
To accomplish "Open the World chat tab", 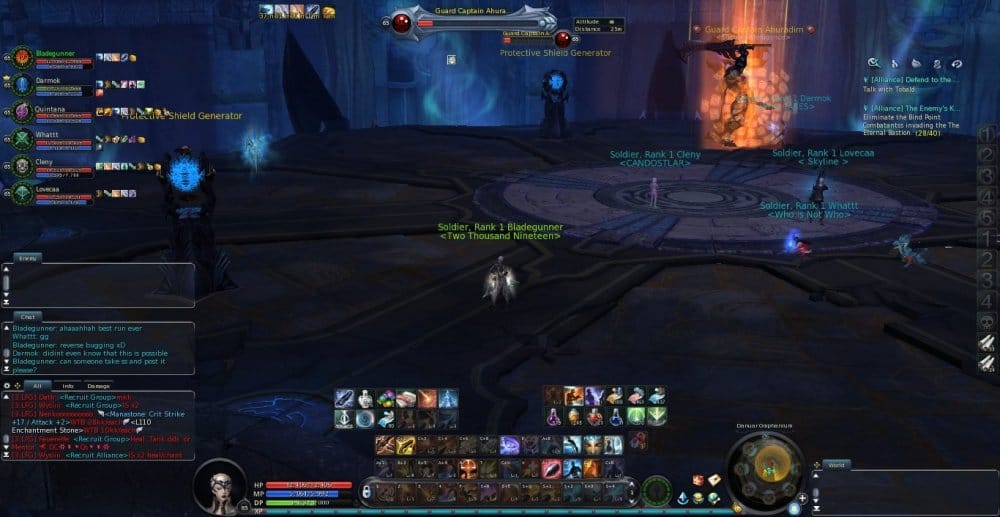I will [836, 465].
